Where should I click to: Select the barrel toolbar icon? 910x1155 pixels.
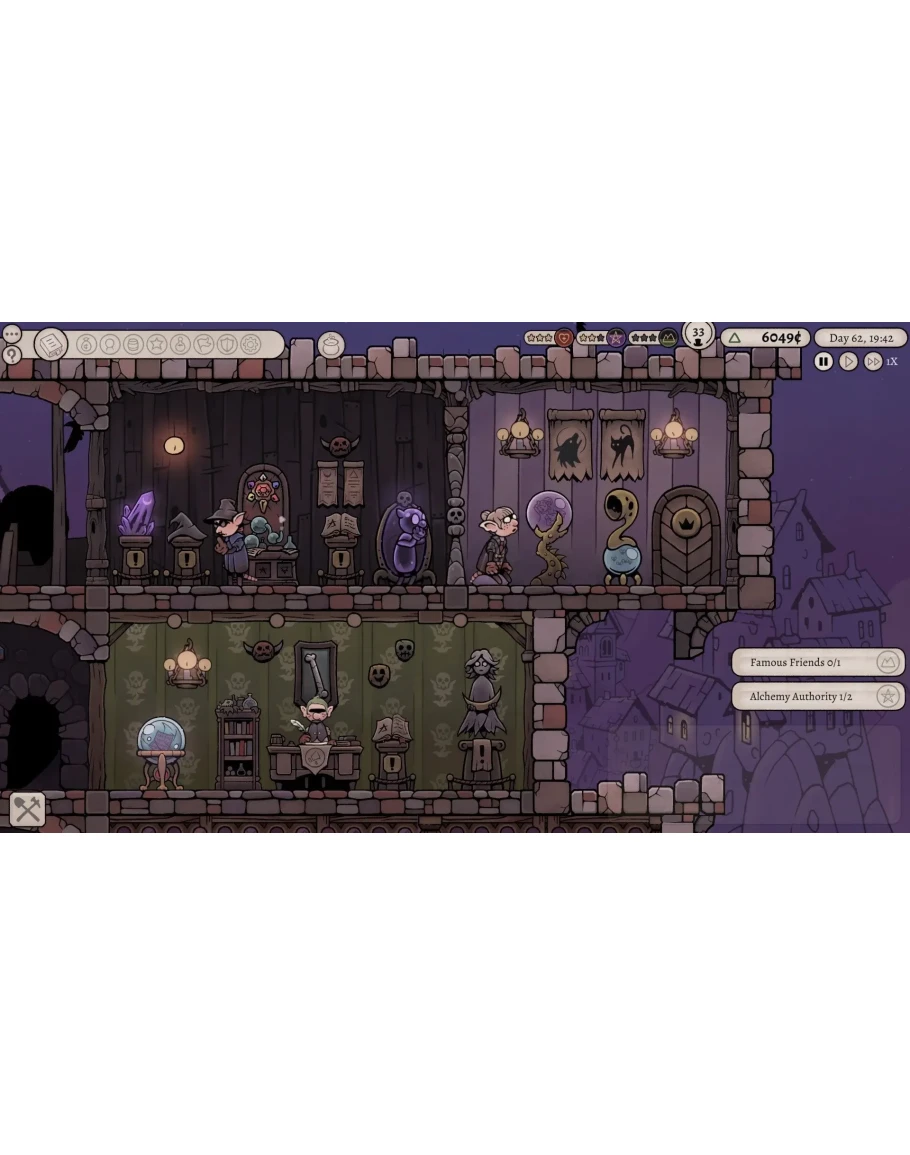tap(133, 344)
